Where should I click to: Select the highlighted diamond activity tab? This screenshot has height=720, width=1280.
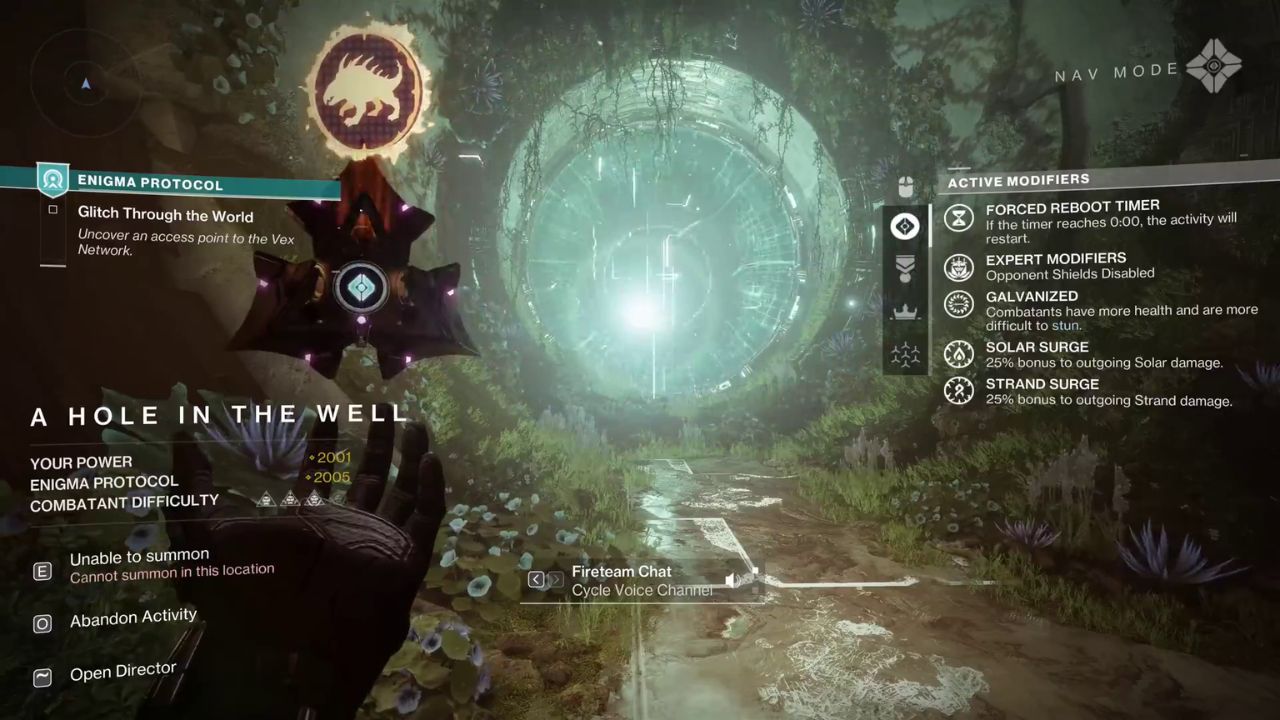(905, 226)
